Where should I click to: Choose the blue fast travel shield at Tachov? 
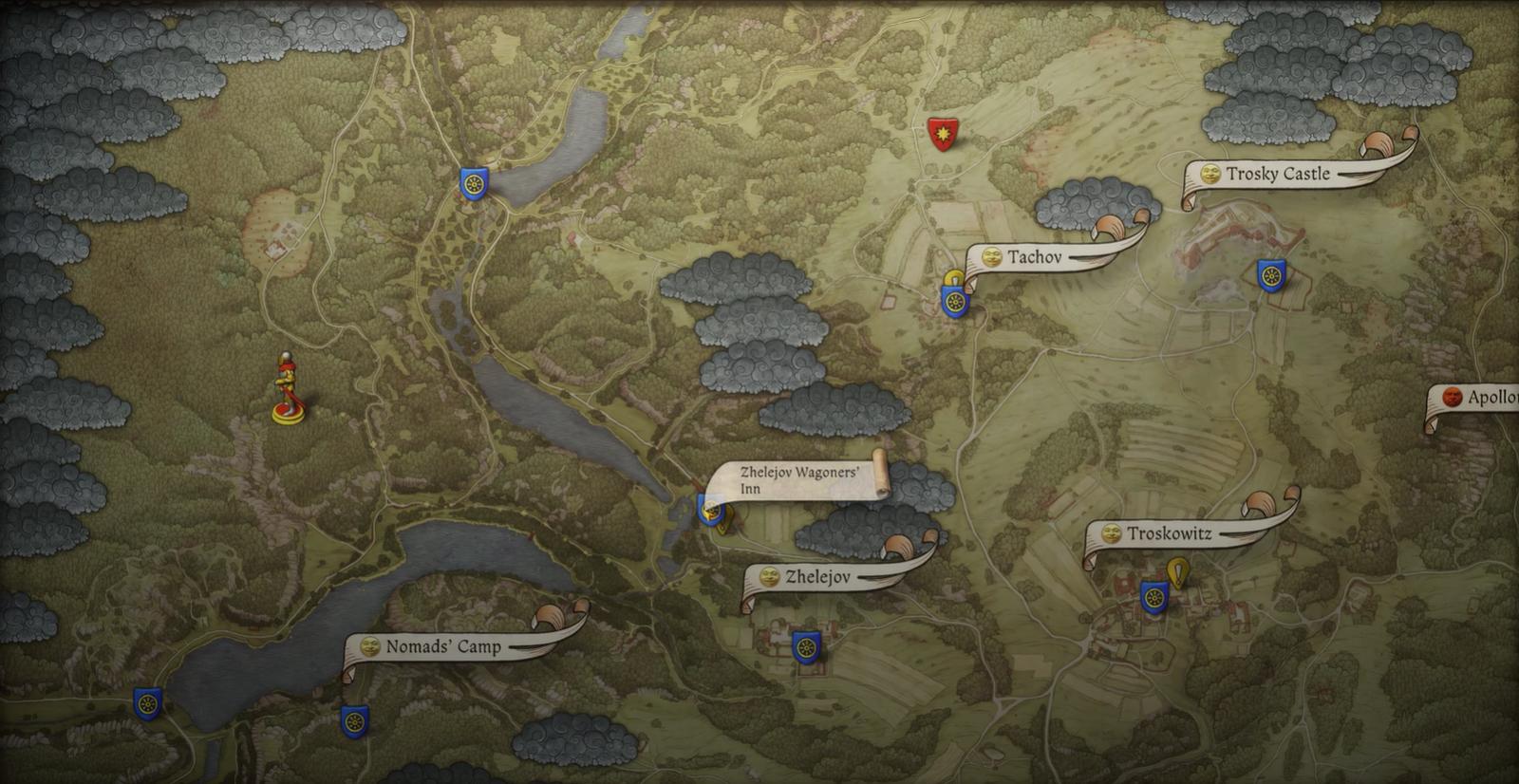pyautogui.click(x=954, y=303)
